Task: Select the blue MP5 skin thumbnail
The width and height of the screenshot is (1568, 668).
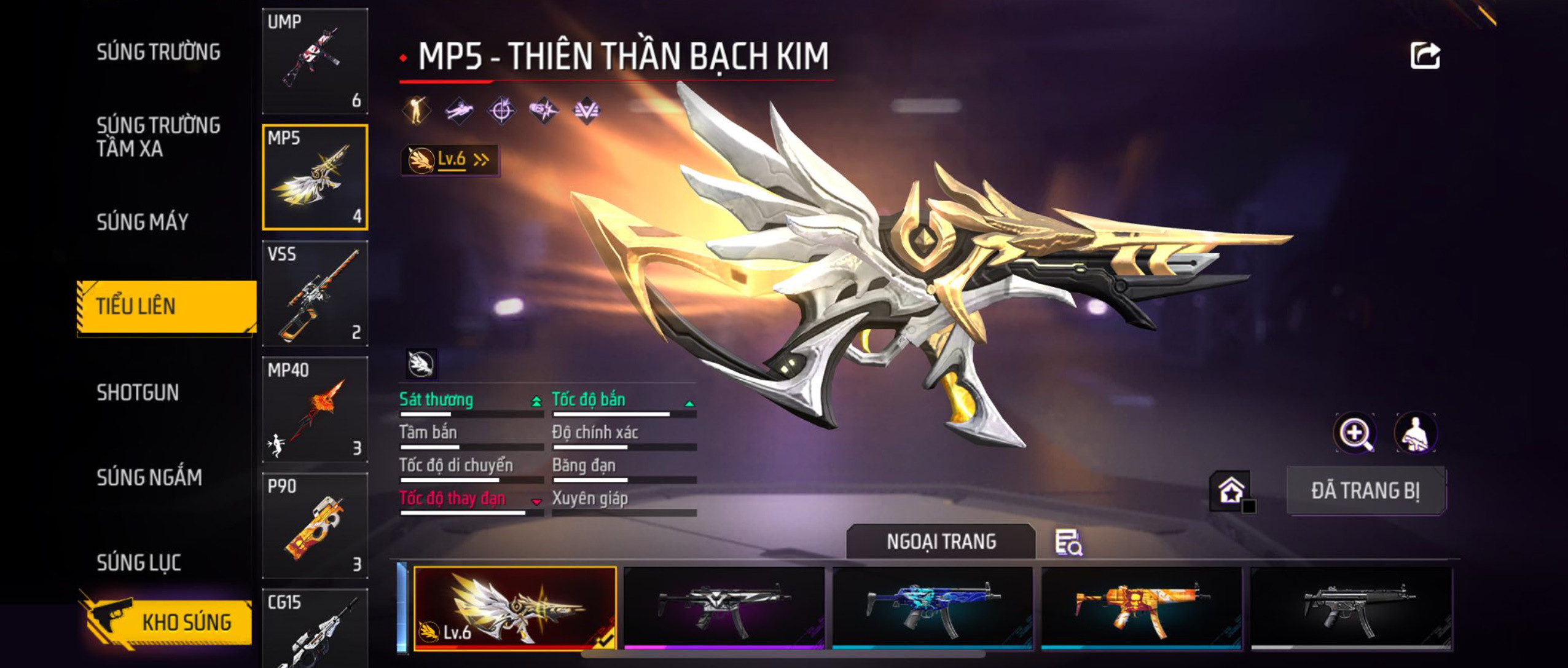Action: pos(933,608)
